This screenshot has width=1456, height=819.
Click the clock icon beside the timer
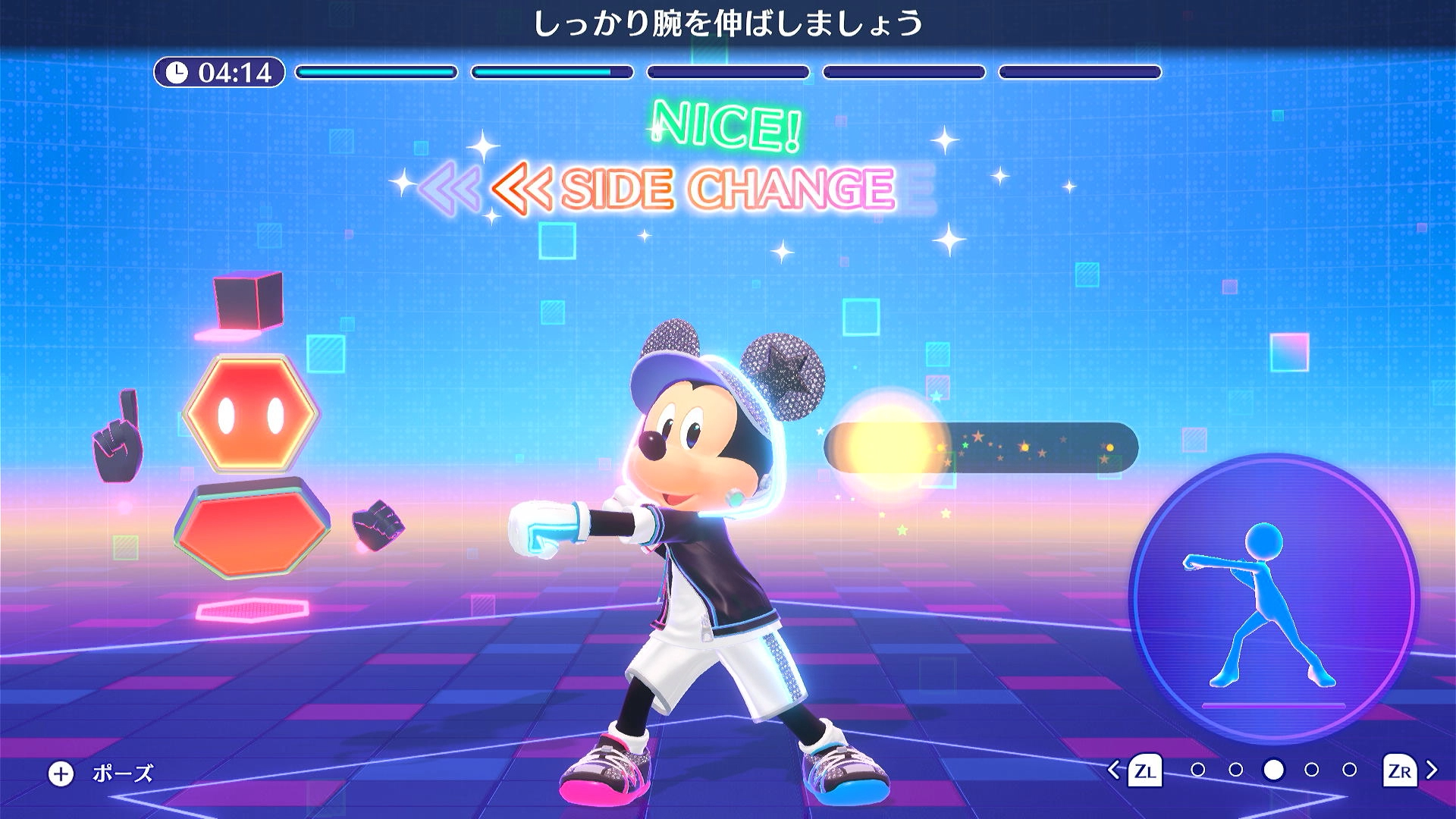tap(177, 71)
